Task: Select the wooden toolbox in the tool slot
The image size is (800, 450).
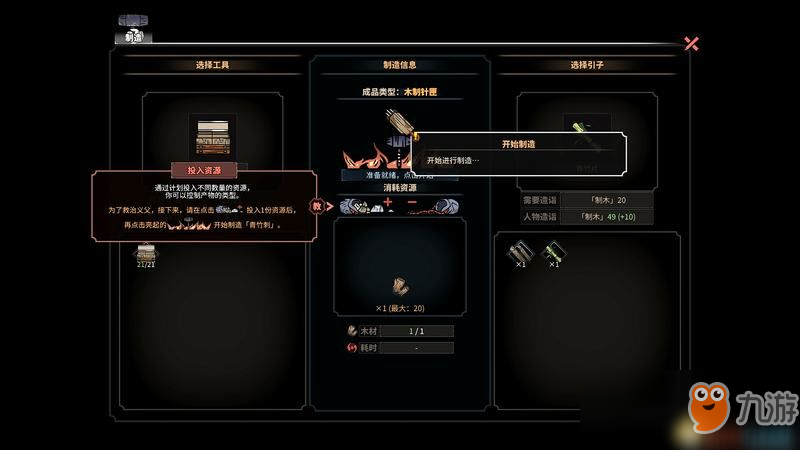Action: [212, 137]
